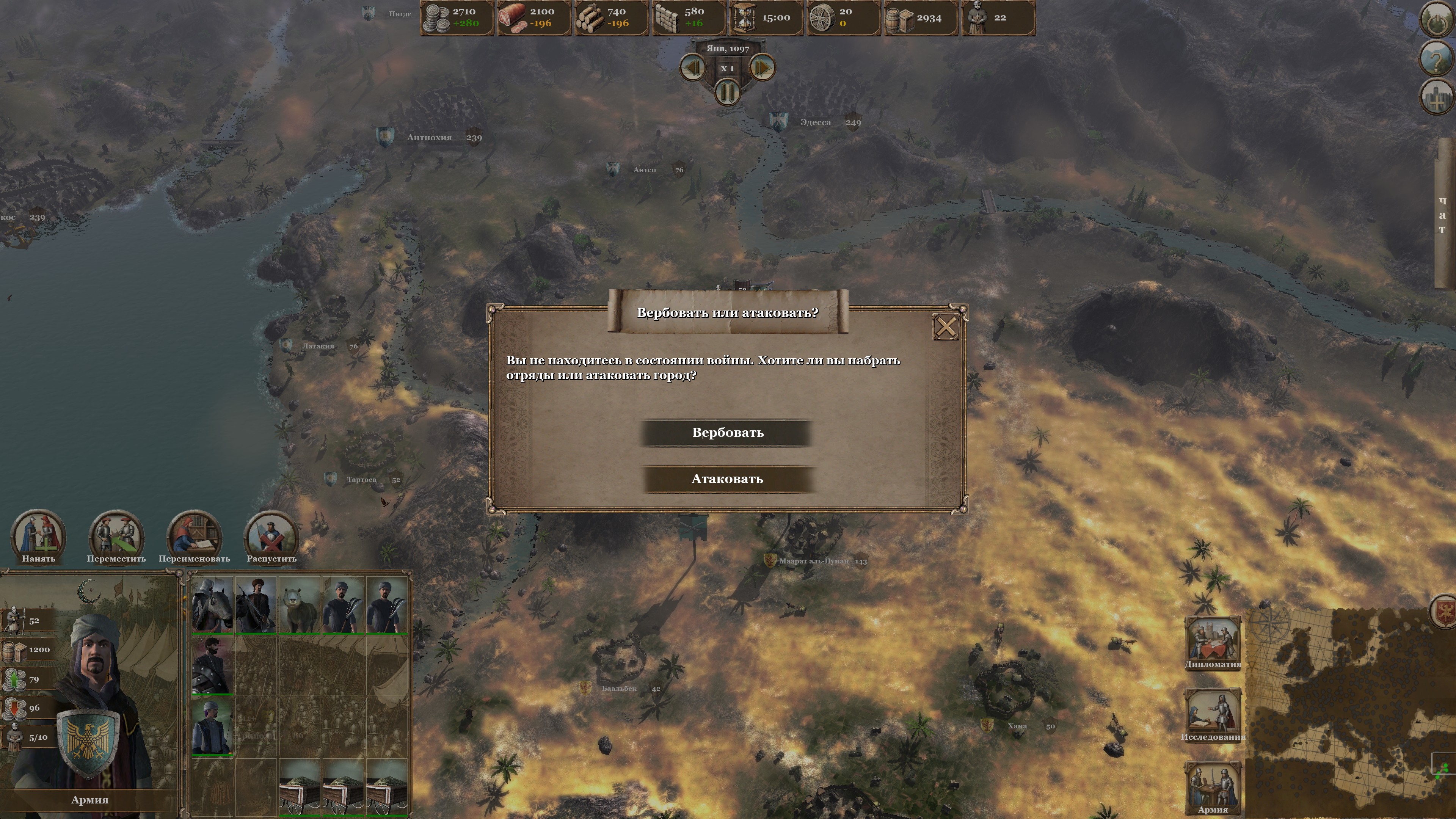Open the help question mark button

[x=1436, y=58]
